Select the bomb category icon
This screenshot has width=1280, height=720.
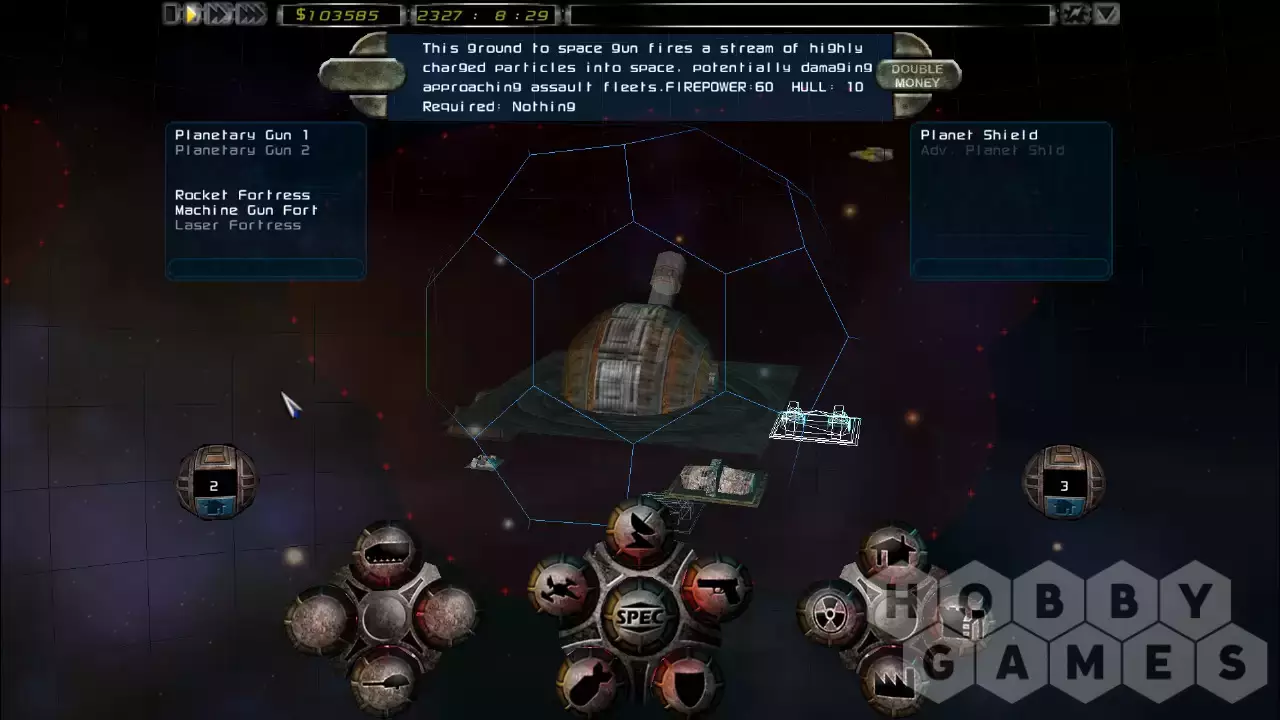tap(592, 682)
